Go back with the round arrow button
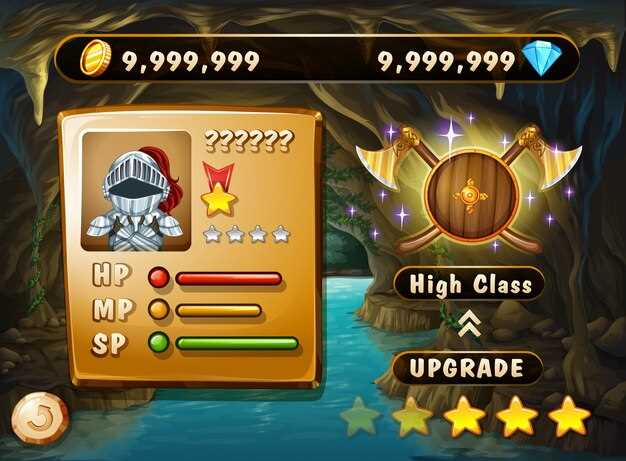This screenshot has width=626, height=461. coord(40,417)
